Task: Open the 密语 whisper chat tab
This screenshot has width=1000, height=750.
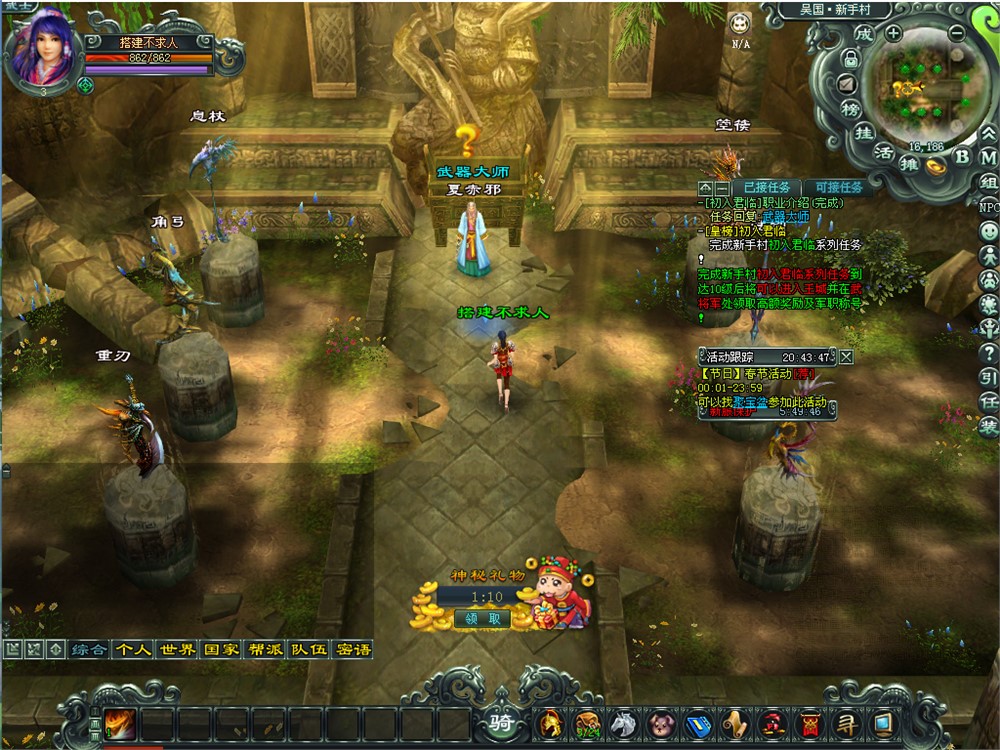Action: pyautogui.click(x=353, y=649)
